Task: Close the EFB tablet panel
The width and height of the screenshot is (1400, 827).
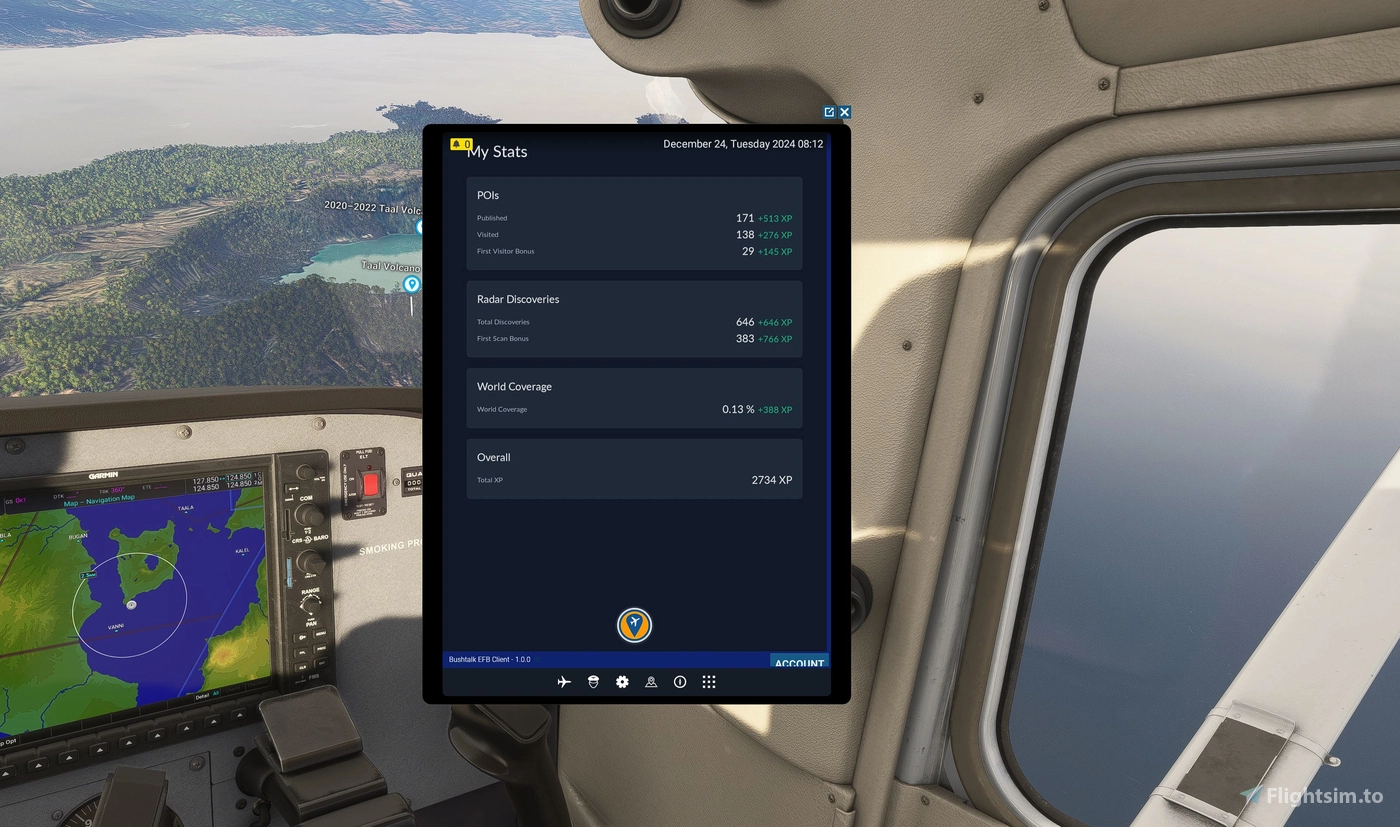Action: click(x=845, y=112)
